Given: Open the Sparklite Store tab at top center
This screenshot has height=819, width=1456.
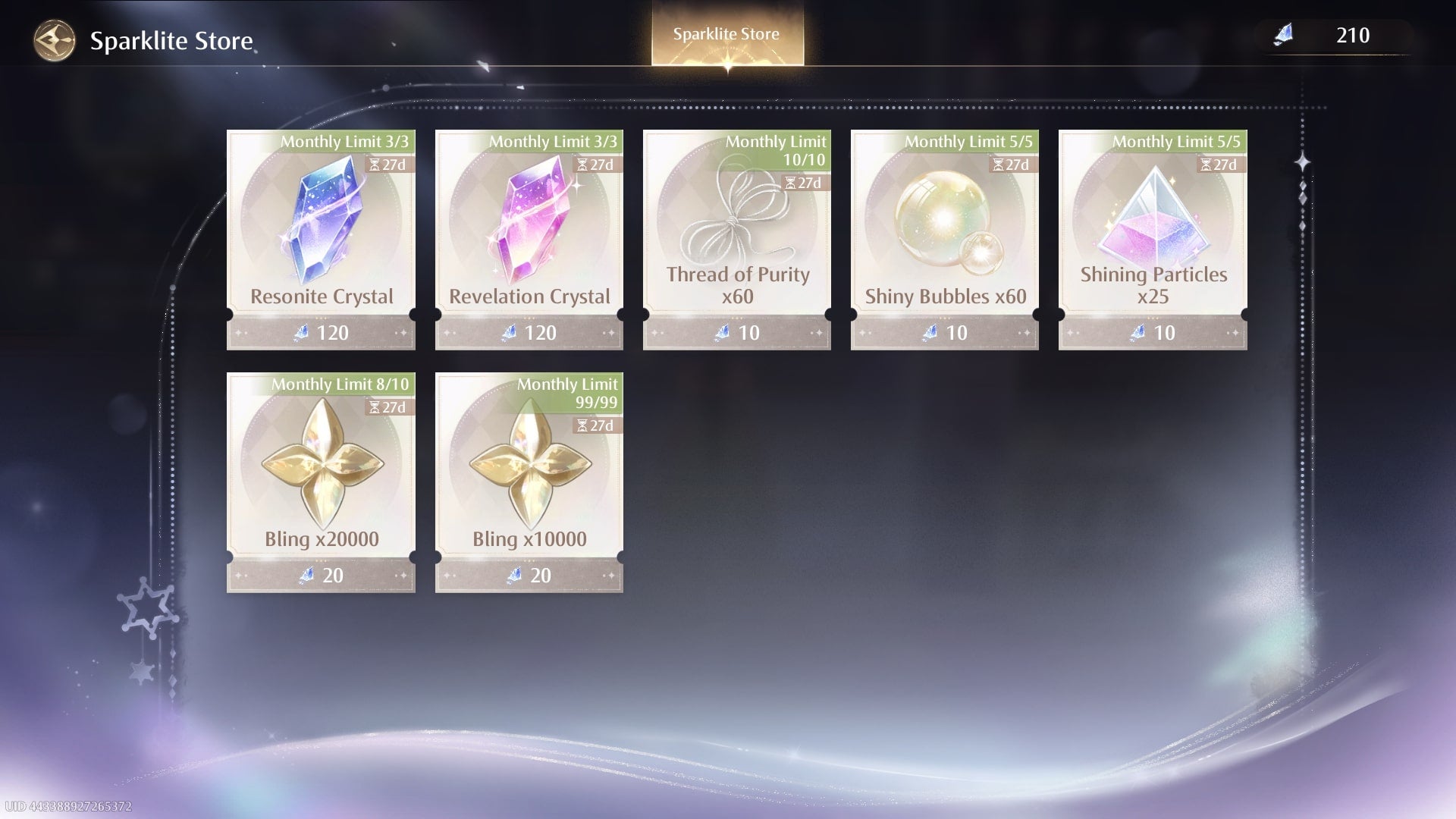Looking at the screenshot, I should pyautogui.click(x=726, y=33).
